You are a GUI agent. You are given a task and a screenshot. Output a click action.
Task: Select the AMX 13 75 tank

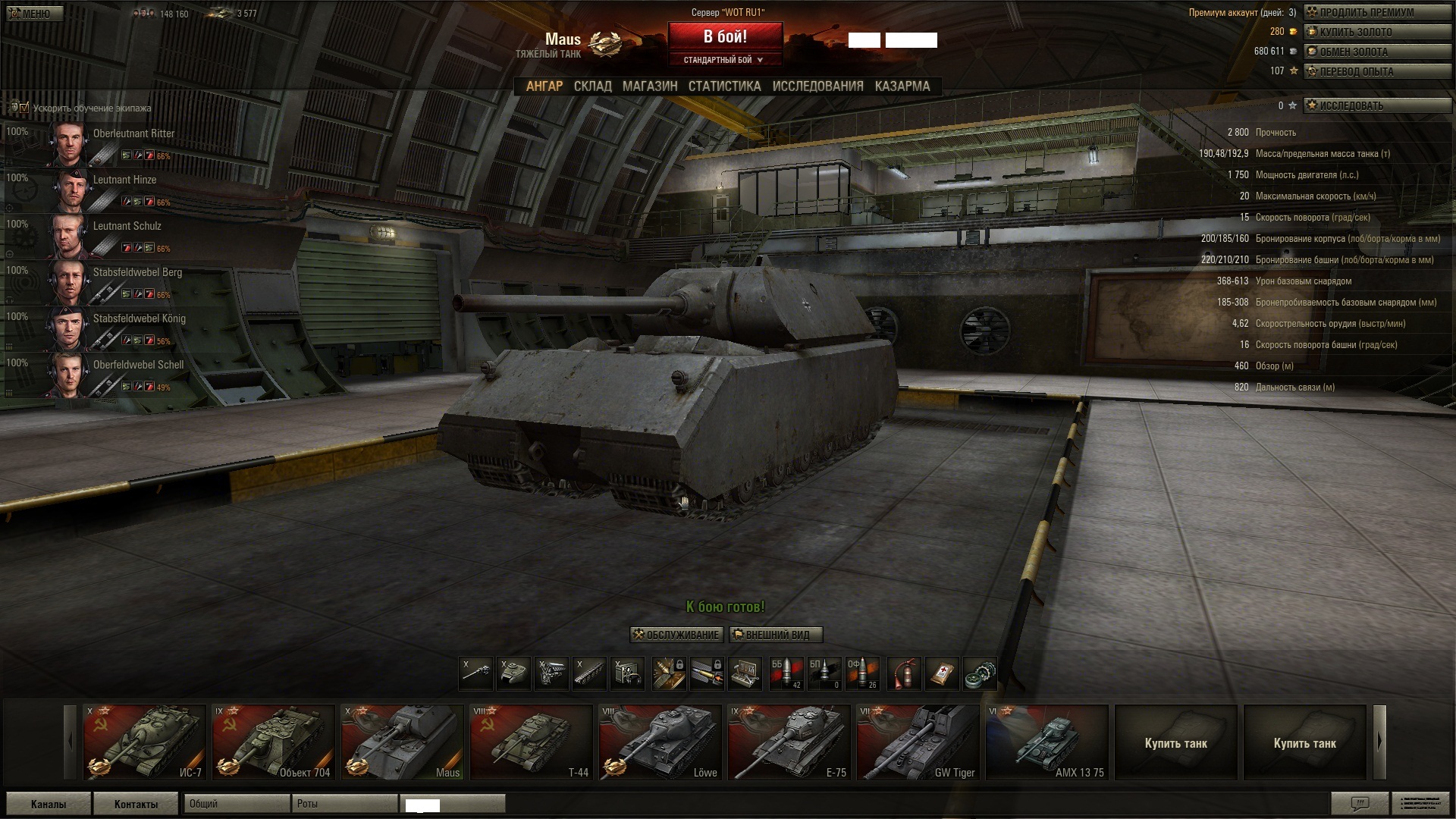pos(1046,742)
